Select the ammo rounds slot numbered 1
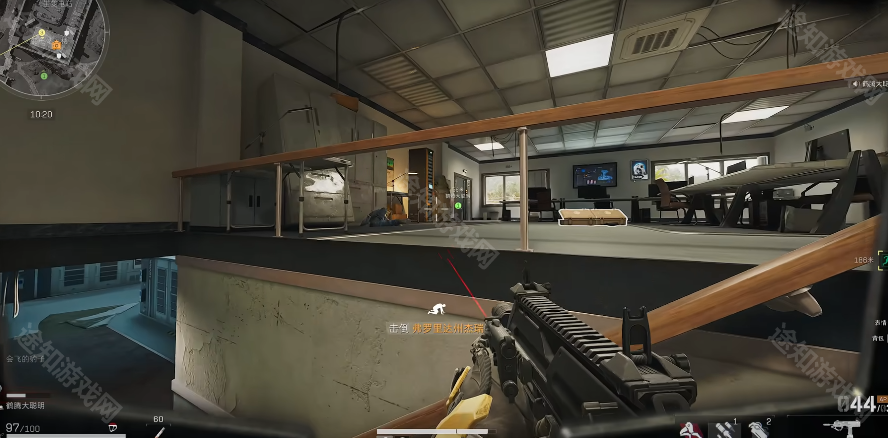888x438 pixels. (725, 430)
